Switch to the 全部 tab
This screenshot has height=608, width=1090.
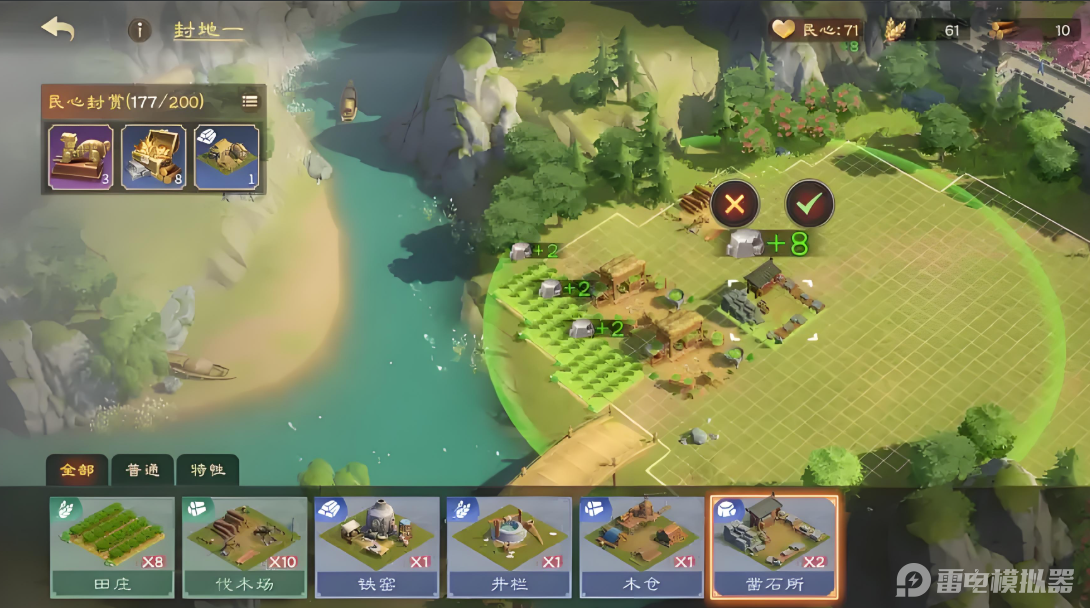(76, 470)
